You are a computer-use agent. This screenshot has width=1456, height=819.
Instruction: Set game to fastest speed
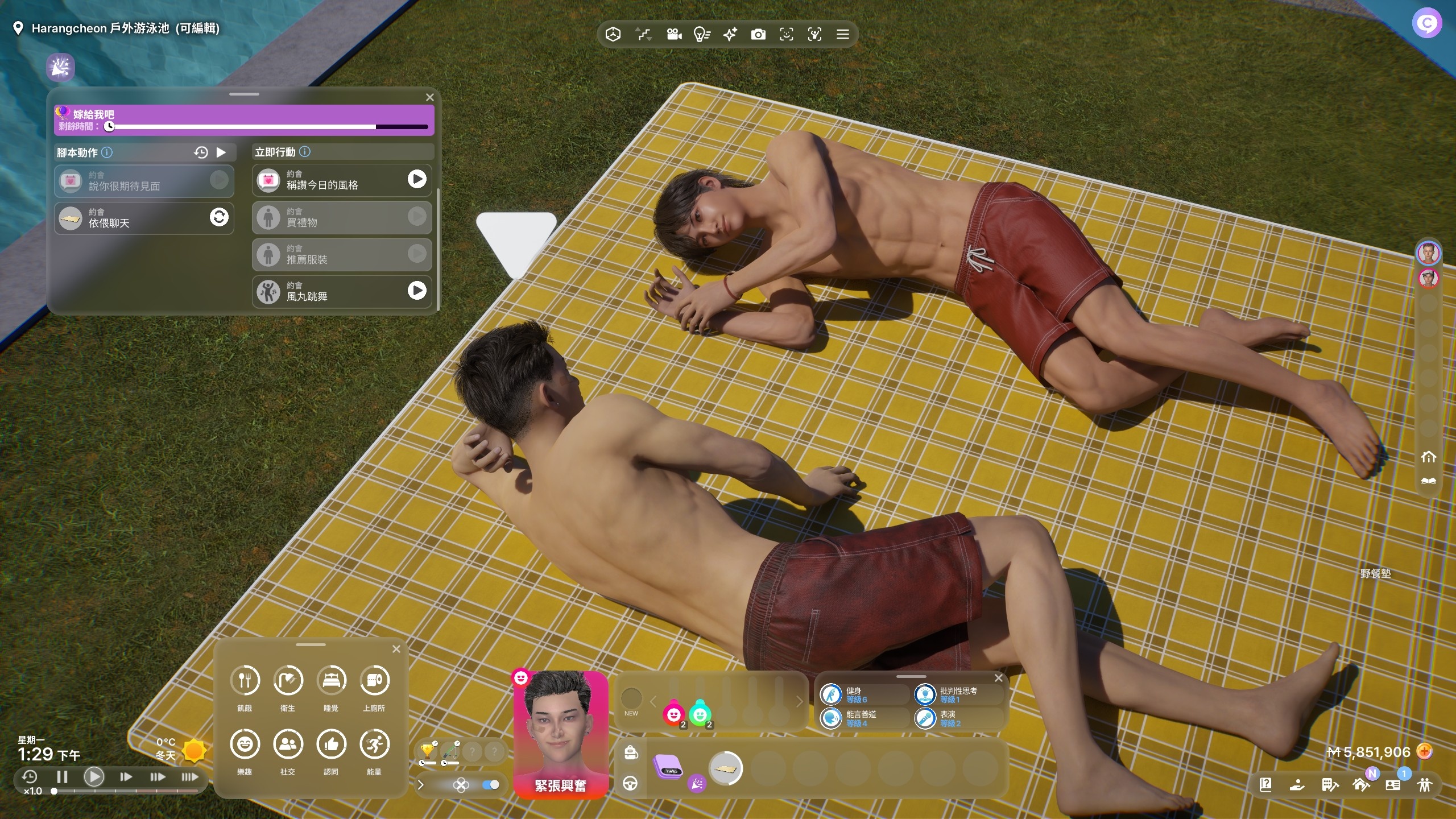(x=189, y=776)
